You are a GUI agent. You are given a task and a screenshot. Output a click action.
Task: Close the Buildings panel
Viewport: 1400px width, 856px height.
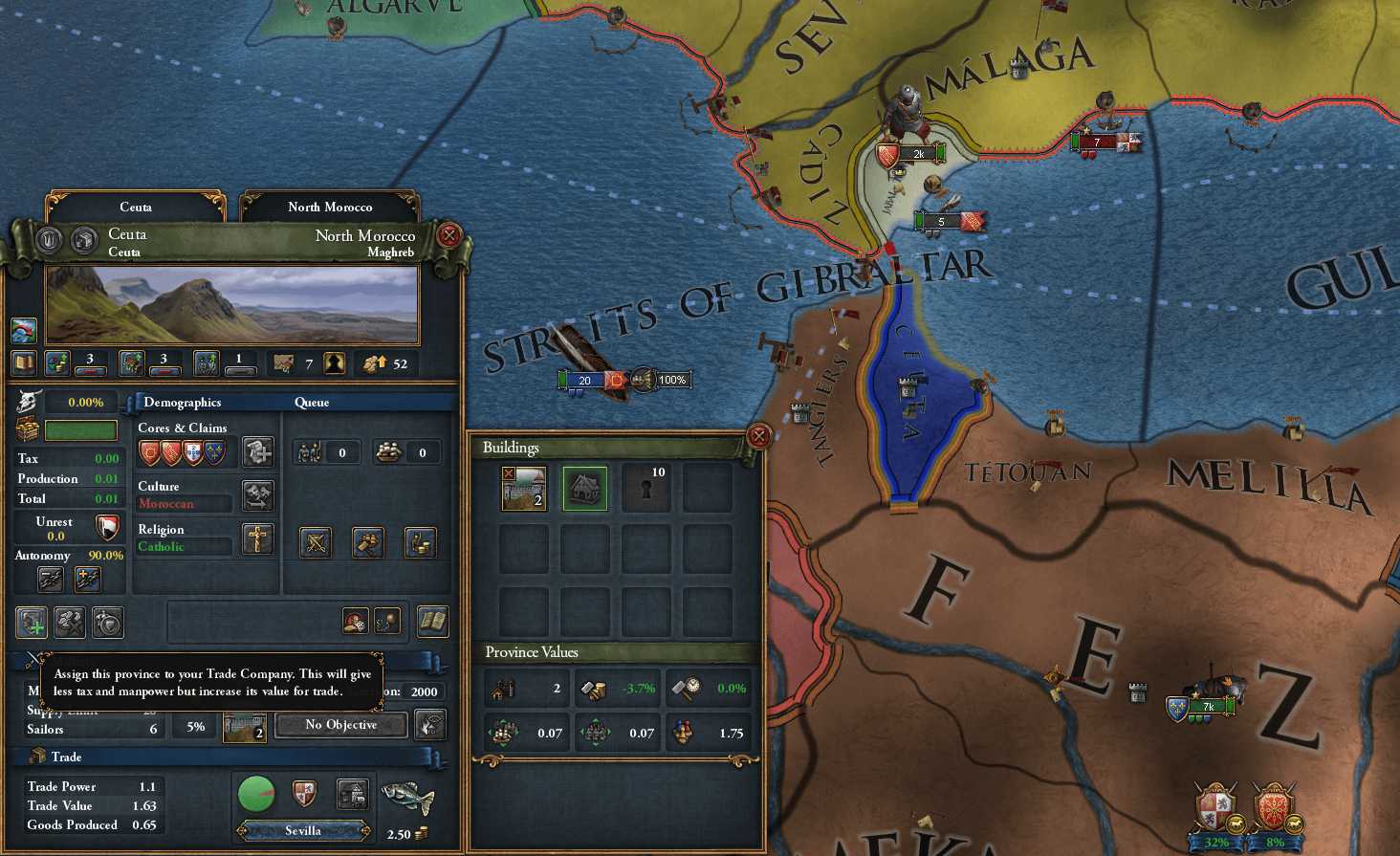758,436
